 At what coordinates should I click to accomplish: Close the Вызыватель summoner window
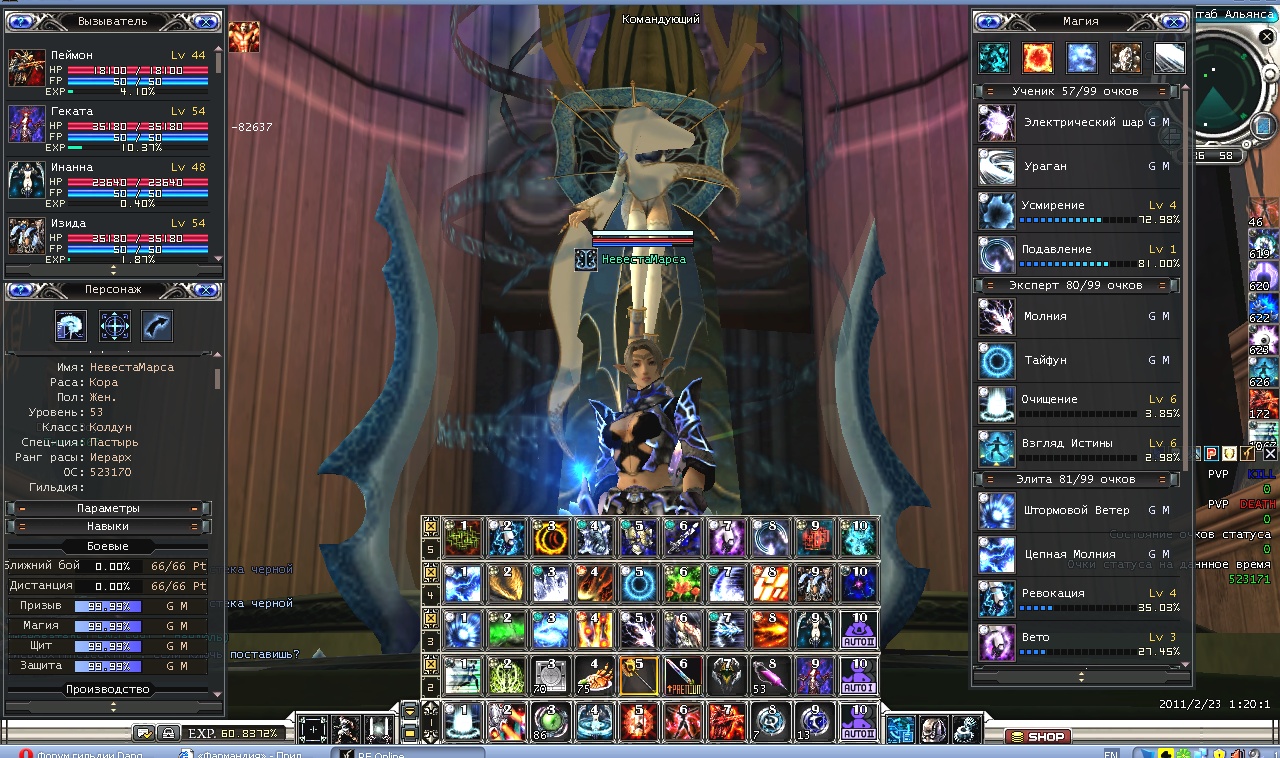(205, 21)
